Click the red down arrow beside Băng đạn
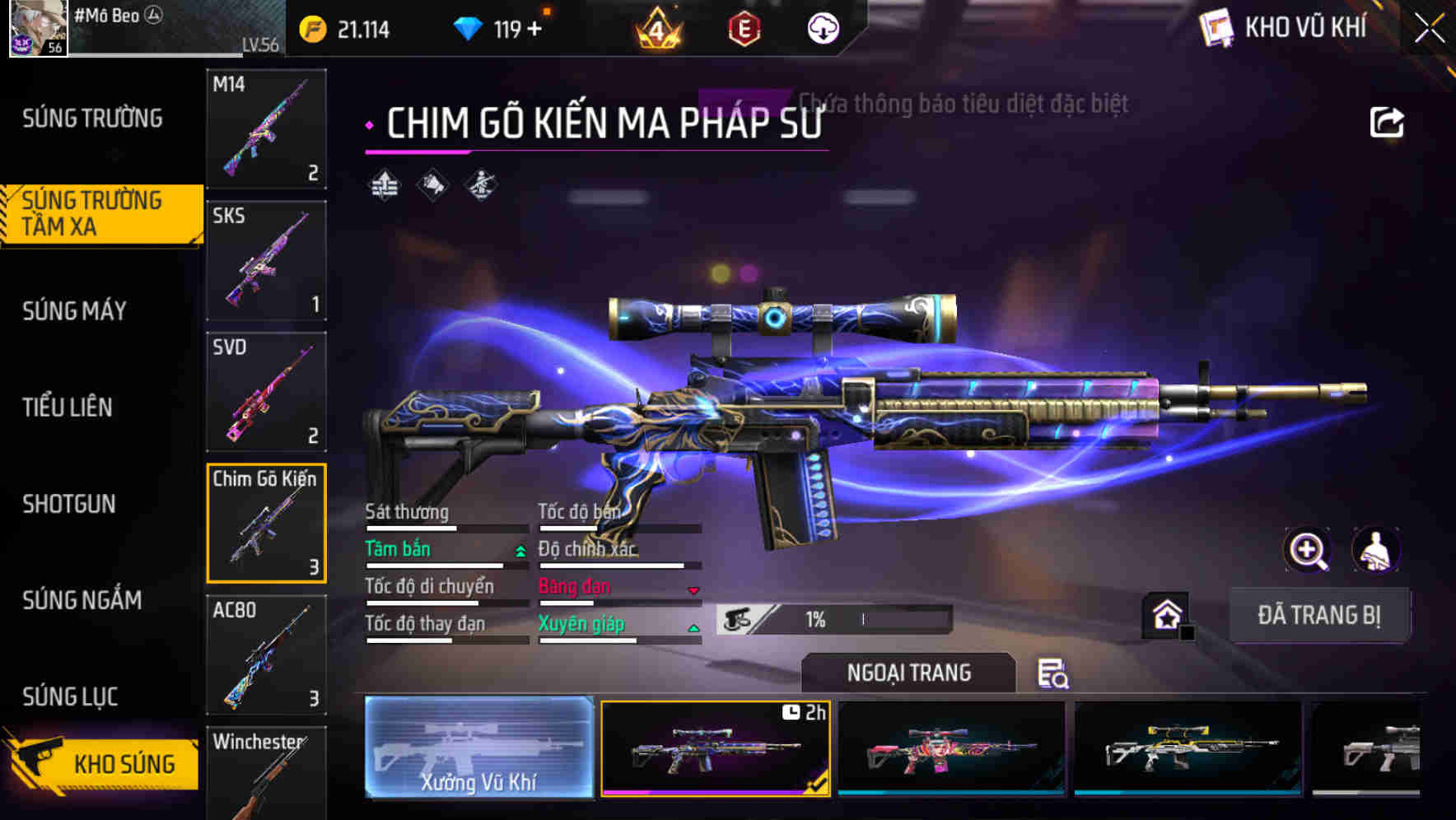The image size is (1456, 820). [x=692, y=589]
